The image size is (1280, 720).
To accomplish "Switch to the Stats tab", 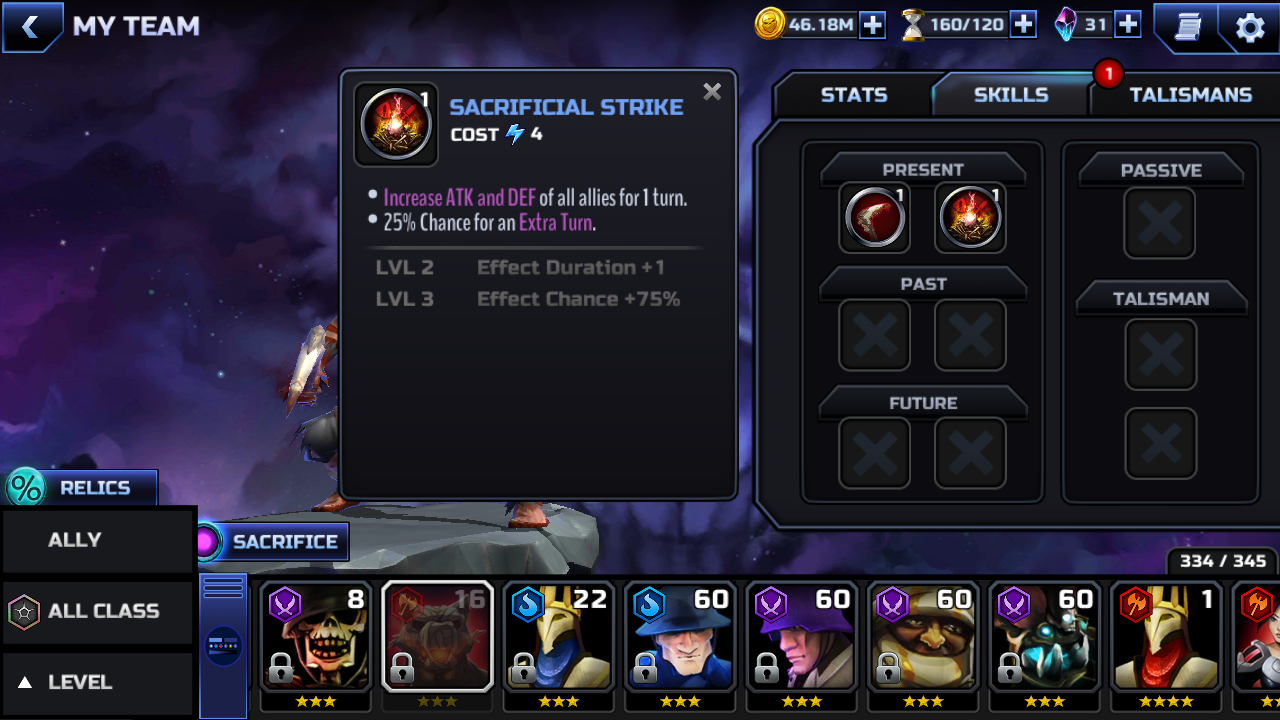I will point(853,95).
